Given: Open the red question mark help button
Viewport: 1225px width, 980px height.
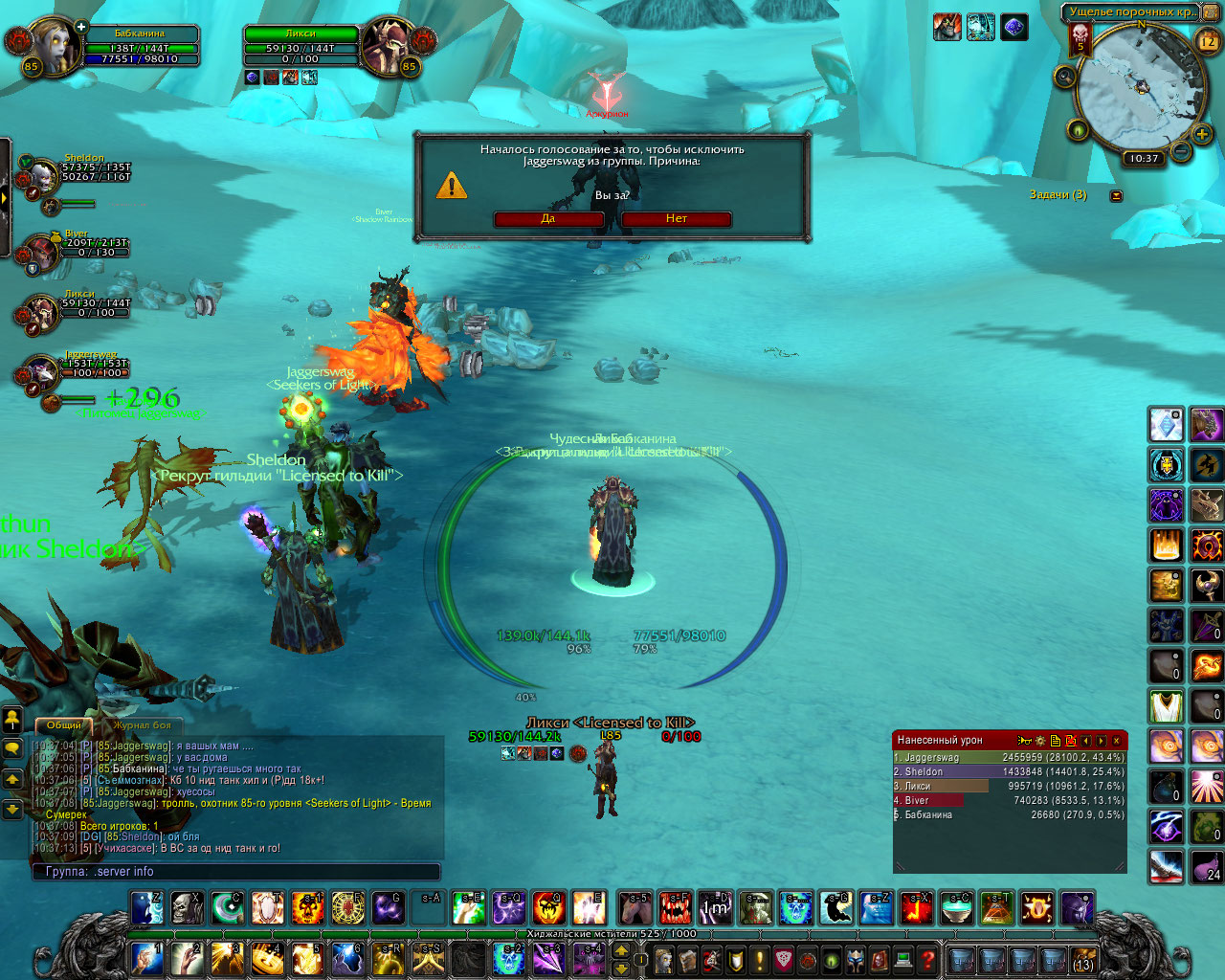Looking at the screenshot, I should tap(926, 958).
